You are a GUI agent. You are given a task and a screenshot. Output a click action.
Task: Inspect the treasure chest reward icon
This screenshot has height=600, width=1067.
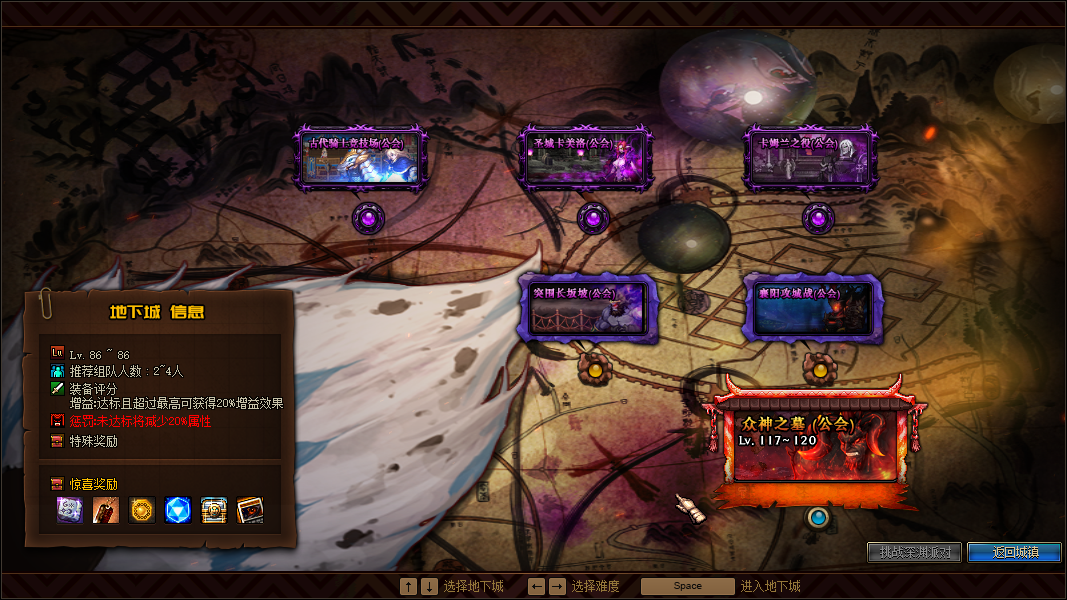[x=214, y=510]
